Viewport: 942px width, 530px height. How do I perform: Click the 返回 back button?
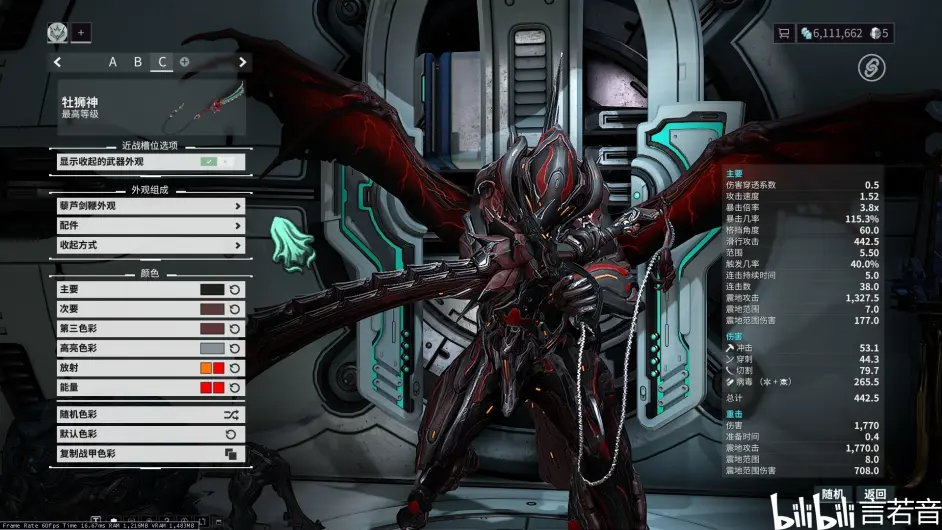[876, 494]
